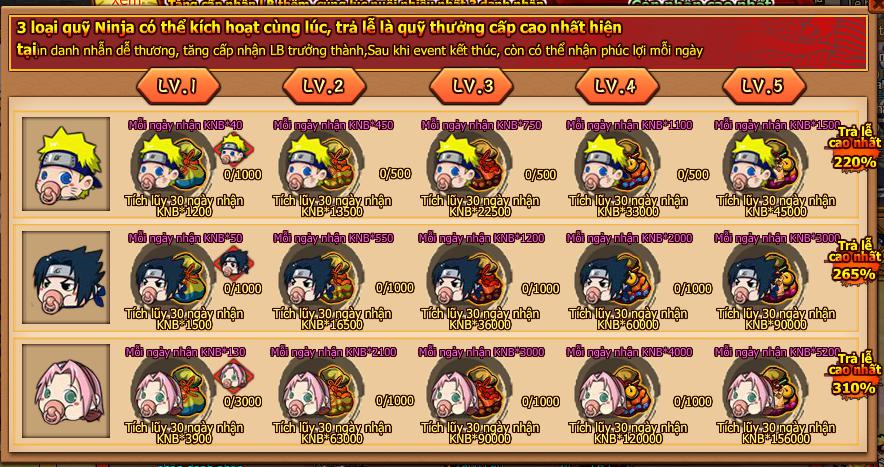This screenshot has height=467, width=884.
Task: Open Naruto fund KNB*40 reward icon
Action: pyautogui.click(x=171, y=160)
